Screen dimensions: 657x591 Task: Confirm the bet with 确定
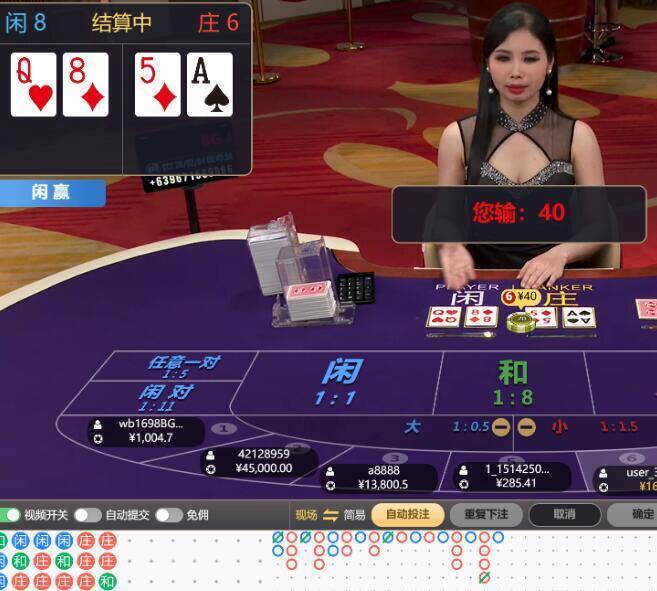pos(640,515)
